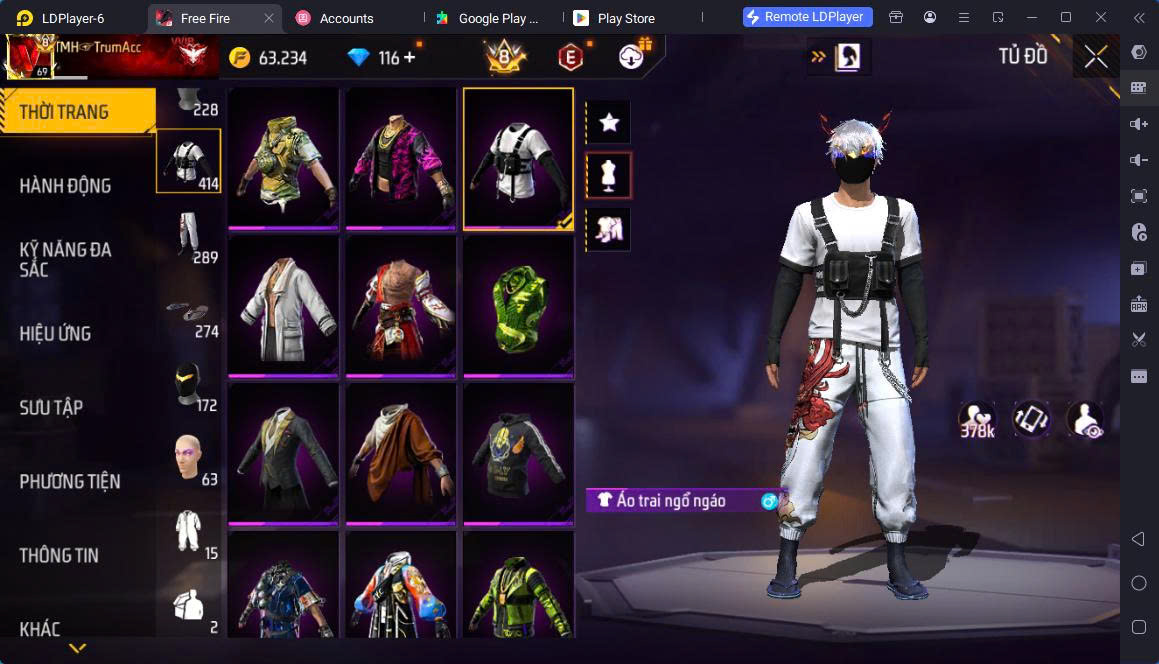Open the mask subcategory with 172 items
Image resolution: width=1159 pixels, height=664 pixels.
(189, 383)
